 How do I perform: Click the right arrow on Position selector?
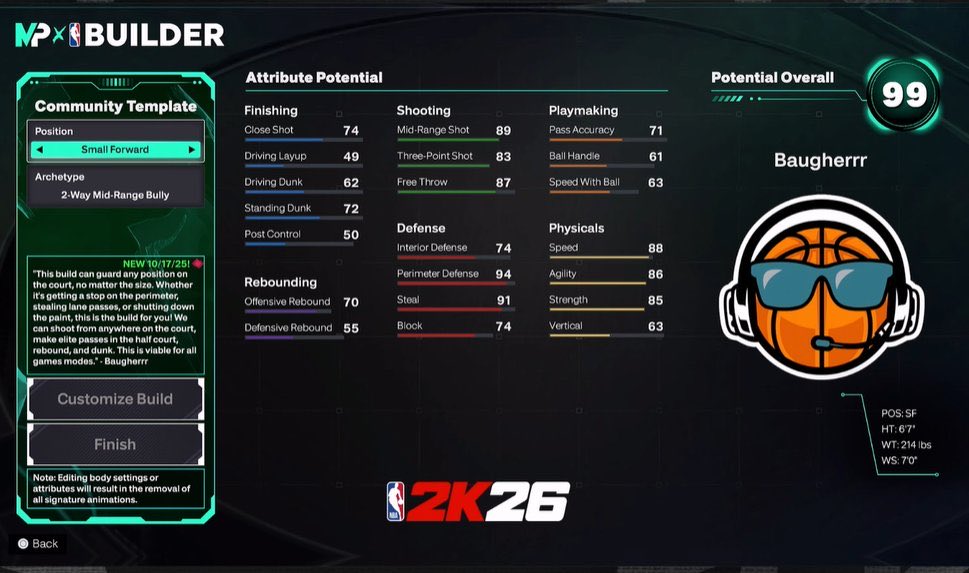click(191, 150)
